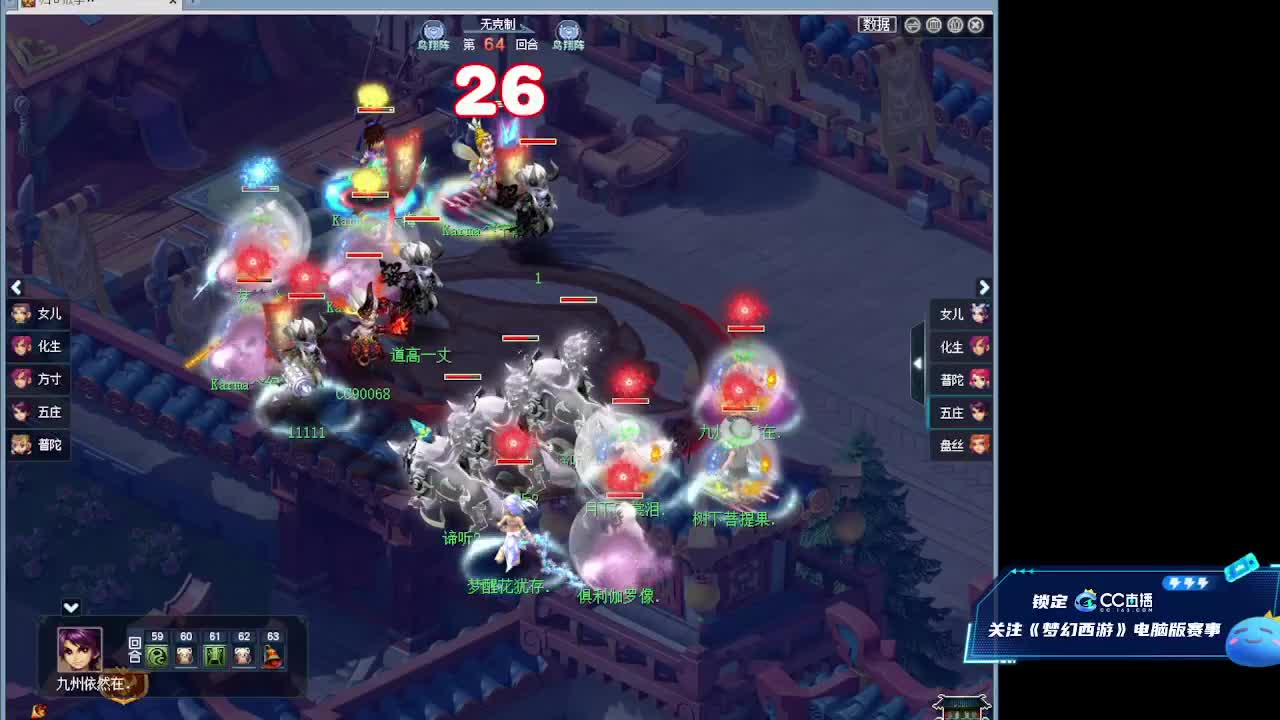Select the 化生 character tab on the left
Image resolution: width=1280 pixels, height=720 pixels.
click(x=38, y=346)
